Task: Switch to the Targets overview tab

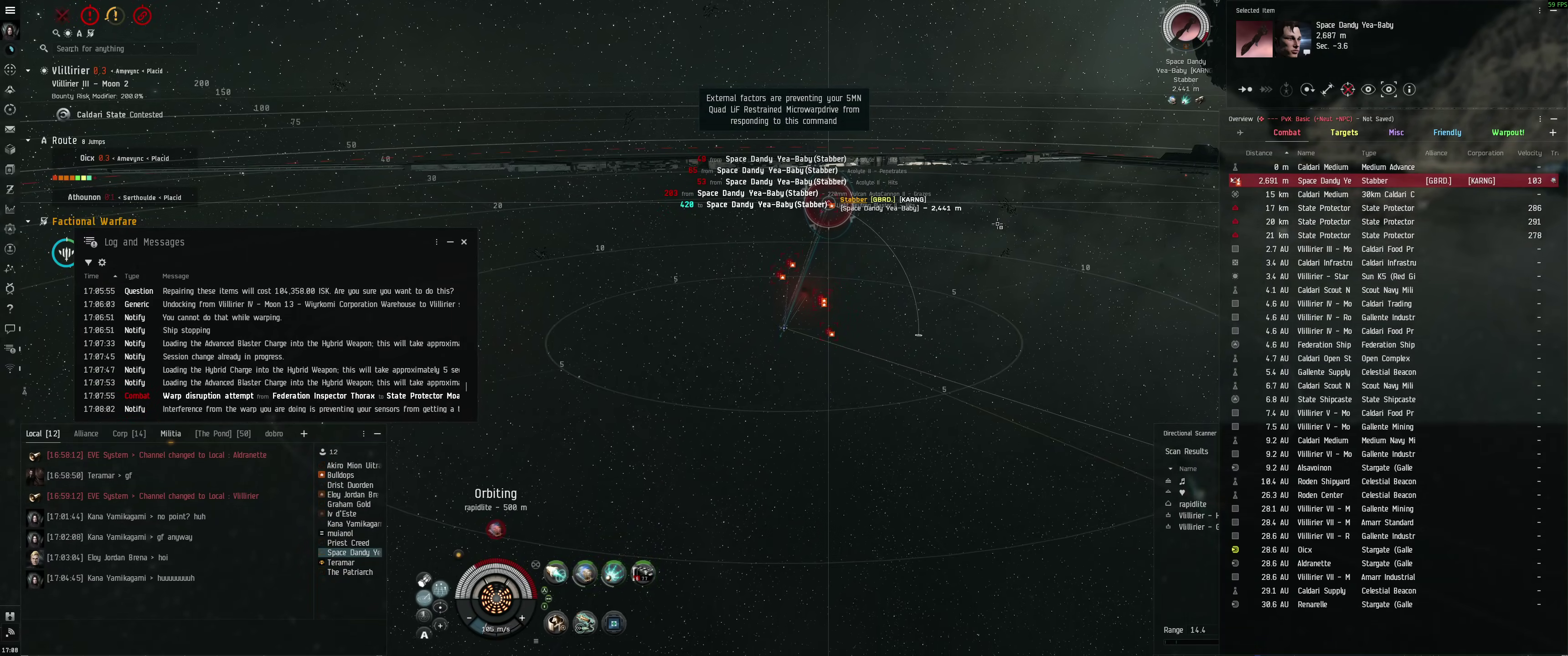Action: coord(1344,133)
